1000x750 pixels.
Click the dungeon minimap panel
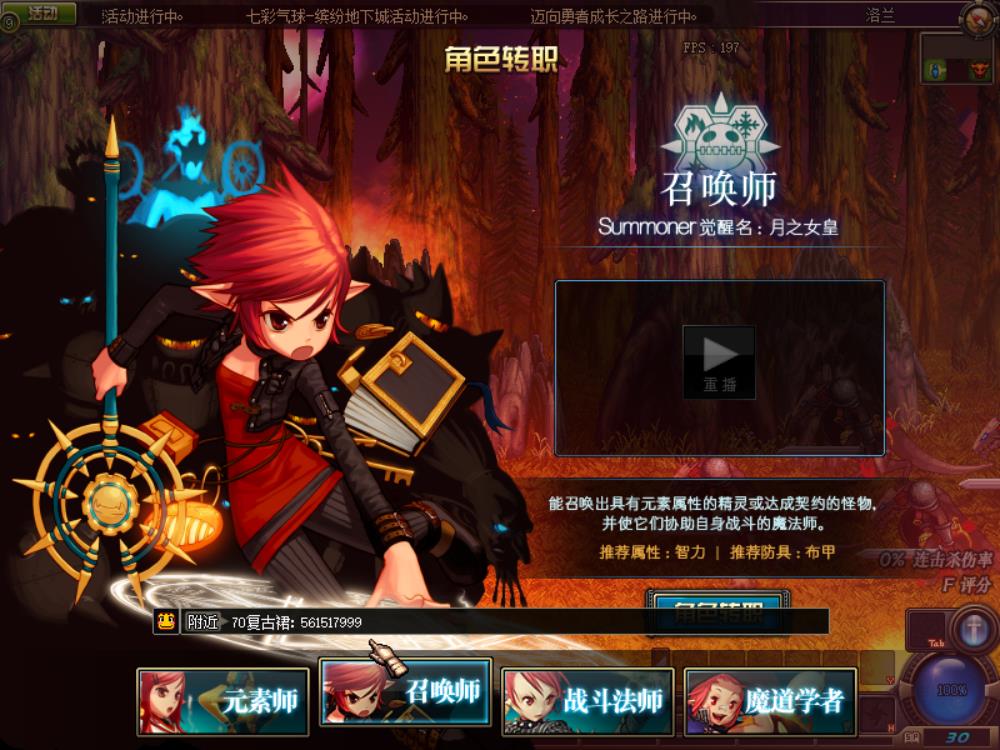pyautogui.click(x=955, y=60)
